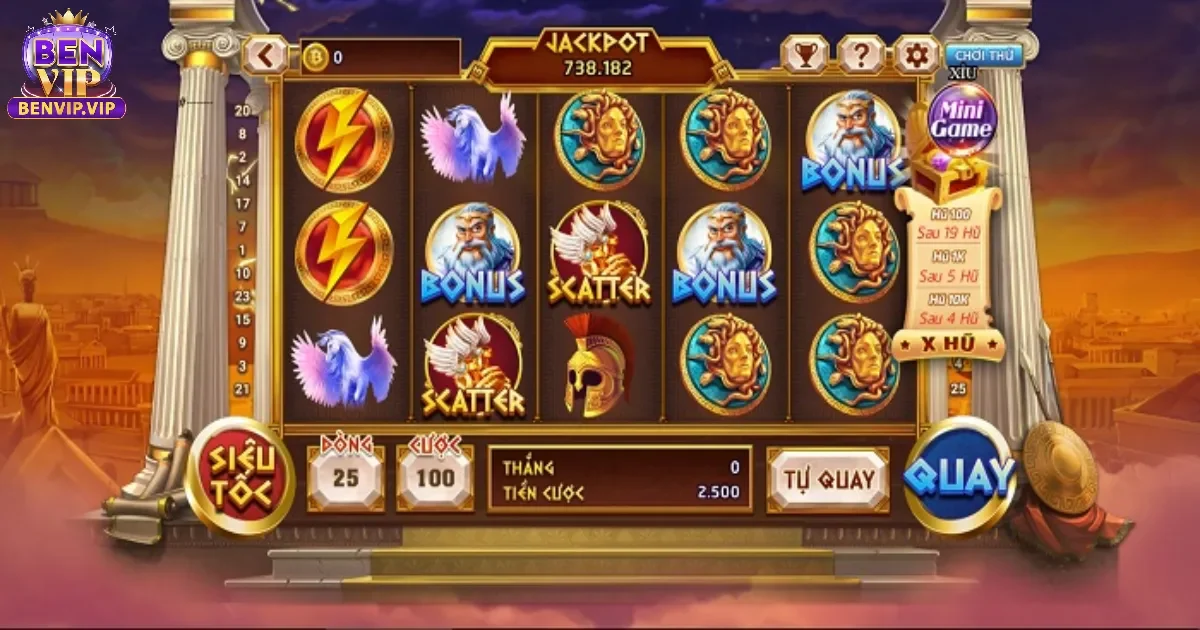Tap the gold coin balance icon

point(315,57)
